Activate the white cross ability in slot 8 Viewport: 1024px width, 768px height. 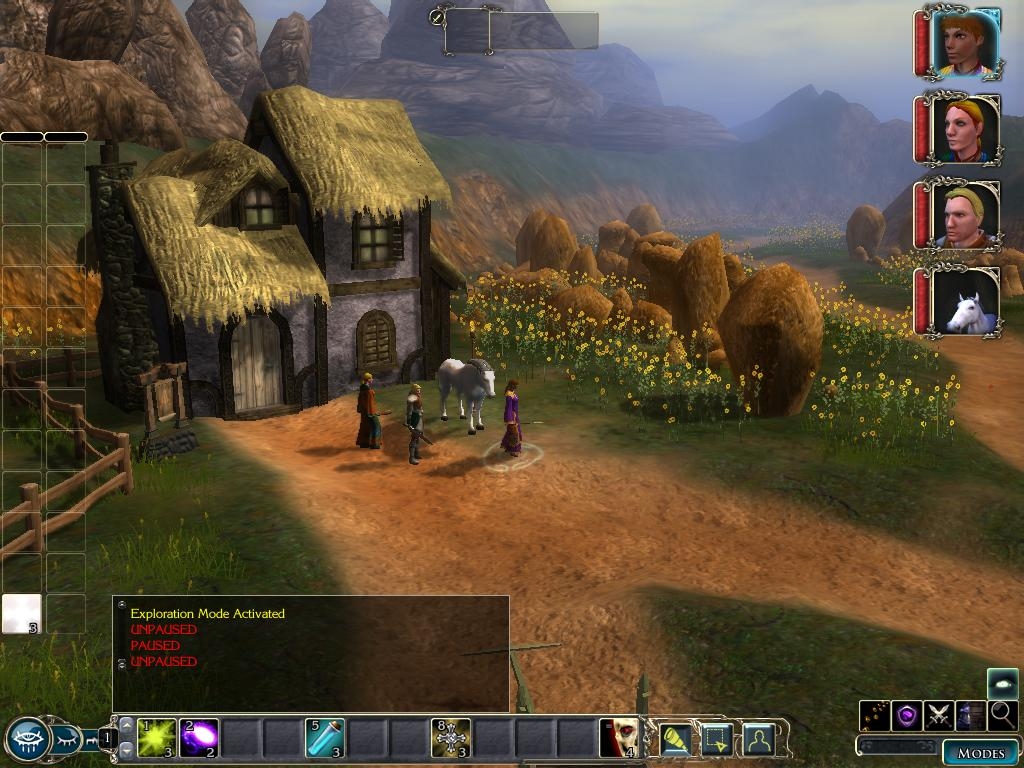451,738
